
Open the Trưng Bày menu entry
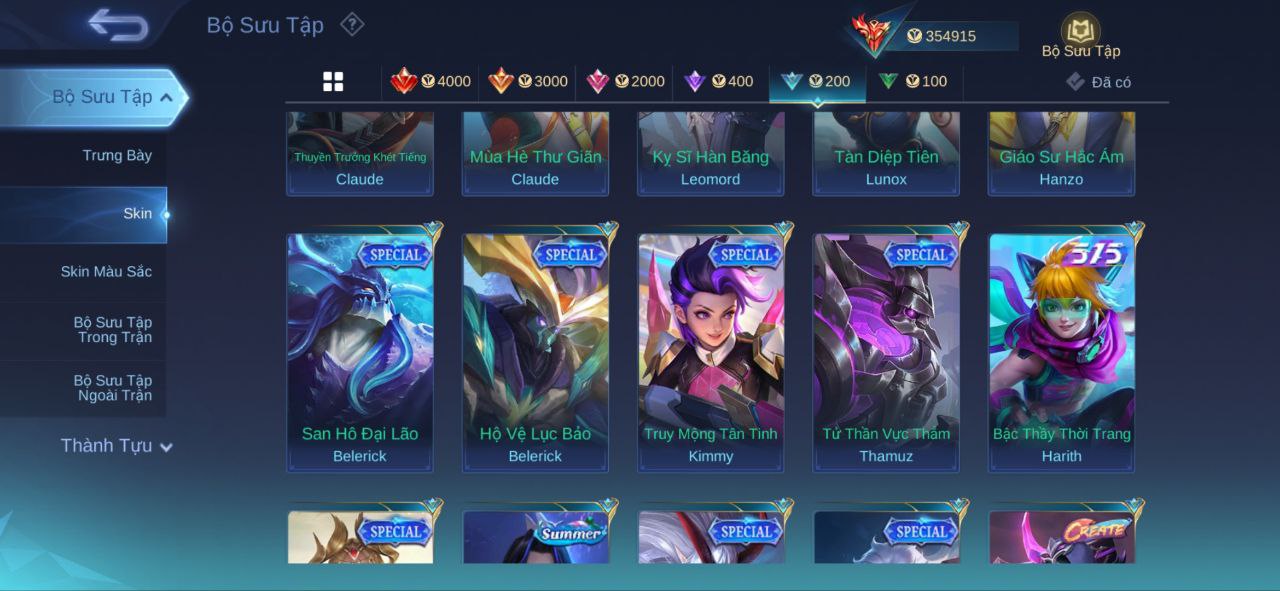pyautogui.click(x=117, y=156)
